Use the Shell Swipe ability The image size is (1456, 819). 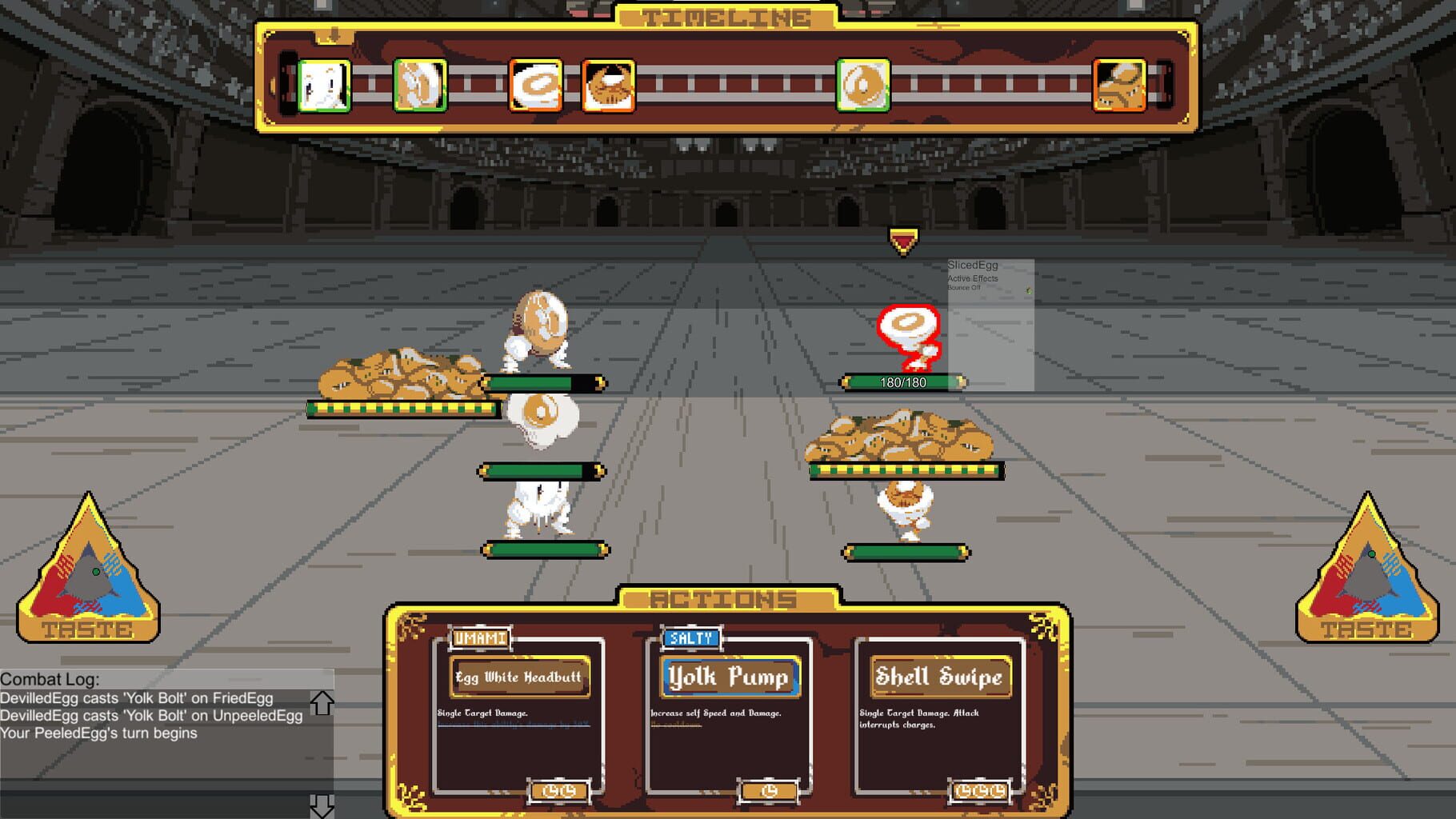[940, 676]
